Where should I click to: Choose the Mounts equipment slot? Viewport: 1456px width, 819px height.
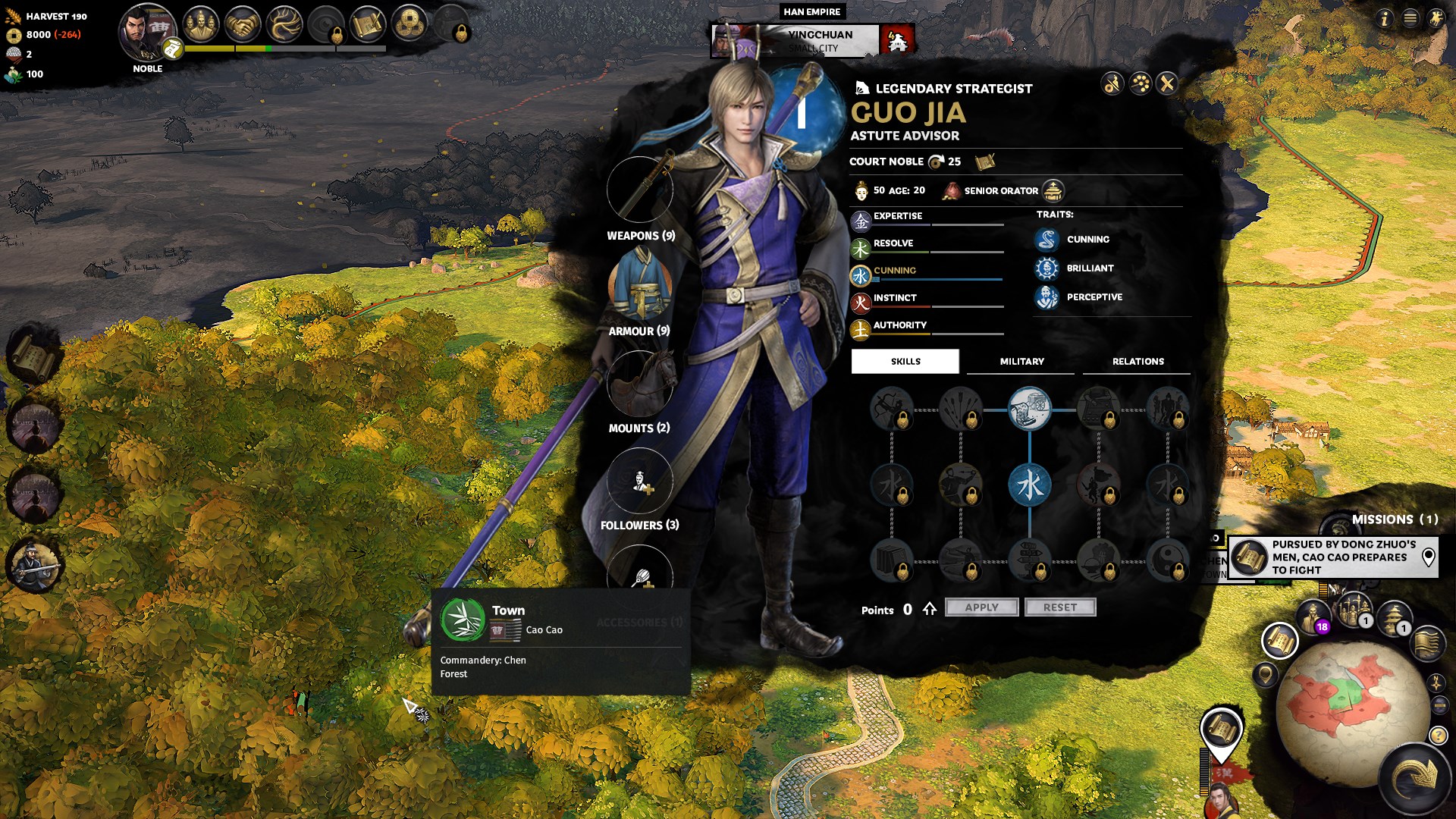[640, 383]
